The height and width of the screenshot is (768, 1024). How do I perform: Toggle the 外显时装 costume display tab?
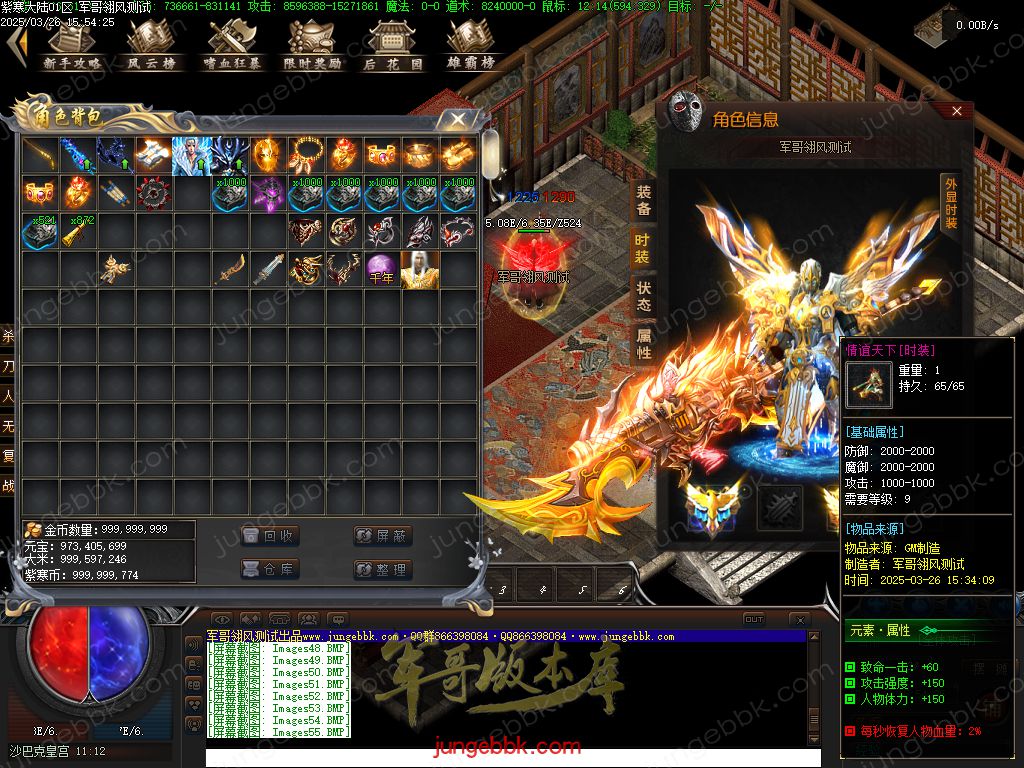950,204
